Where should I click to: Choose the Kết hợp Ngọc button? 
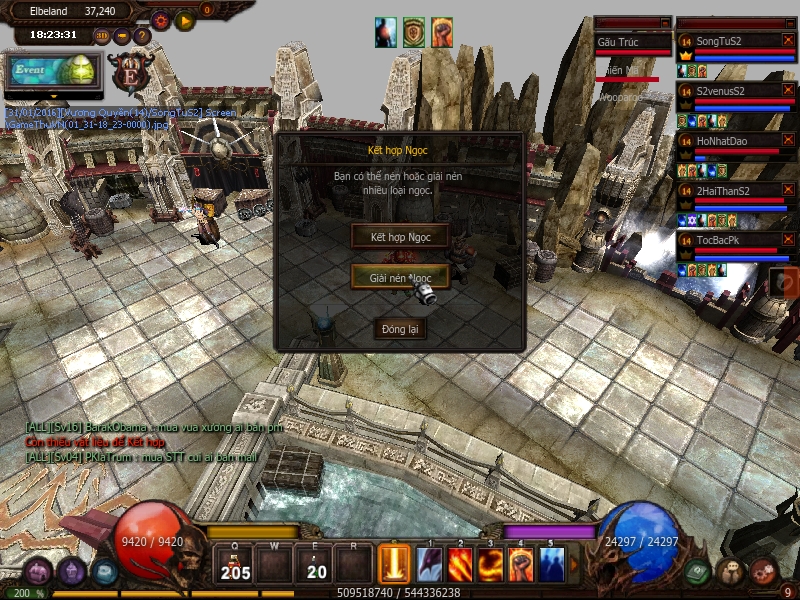point(400,237)
